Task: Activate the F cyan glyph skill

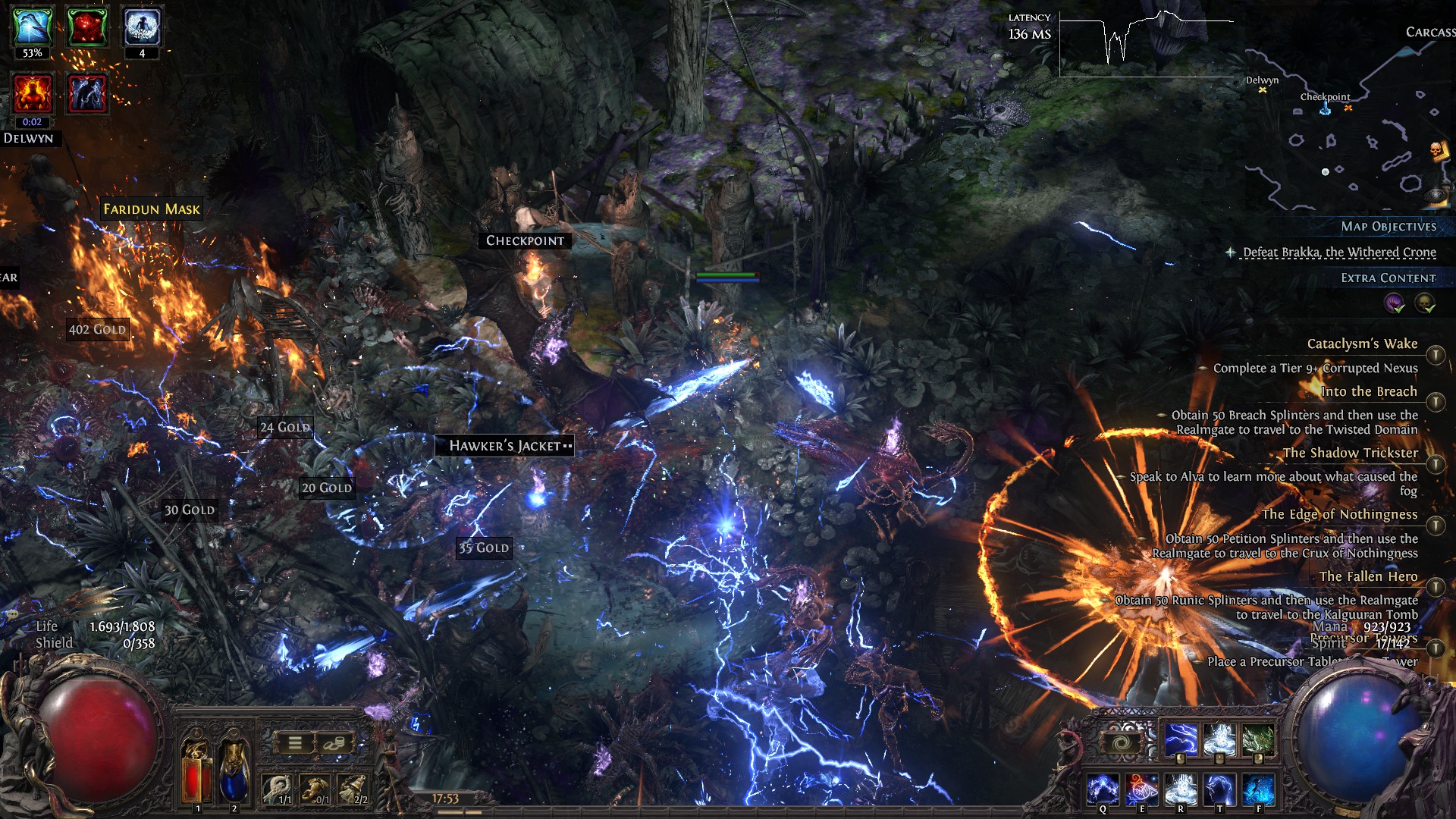Action: pyautogui.click(x=1258, y=789)
